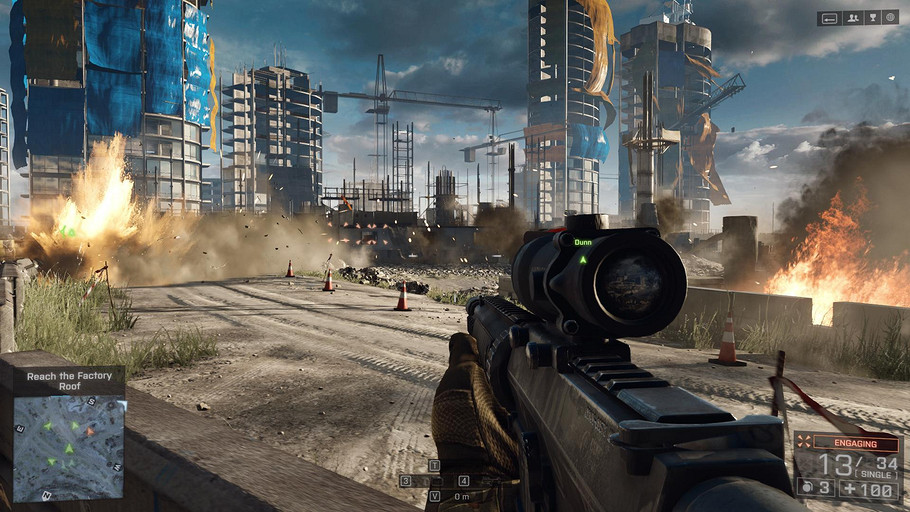
Task: Click the minimap
Action: click(x=69, y=448)
